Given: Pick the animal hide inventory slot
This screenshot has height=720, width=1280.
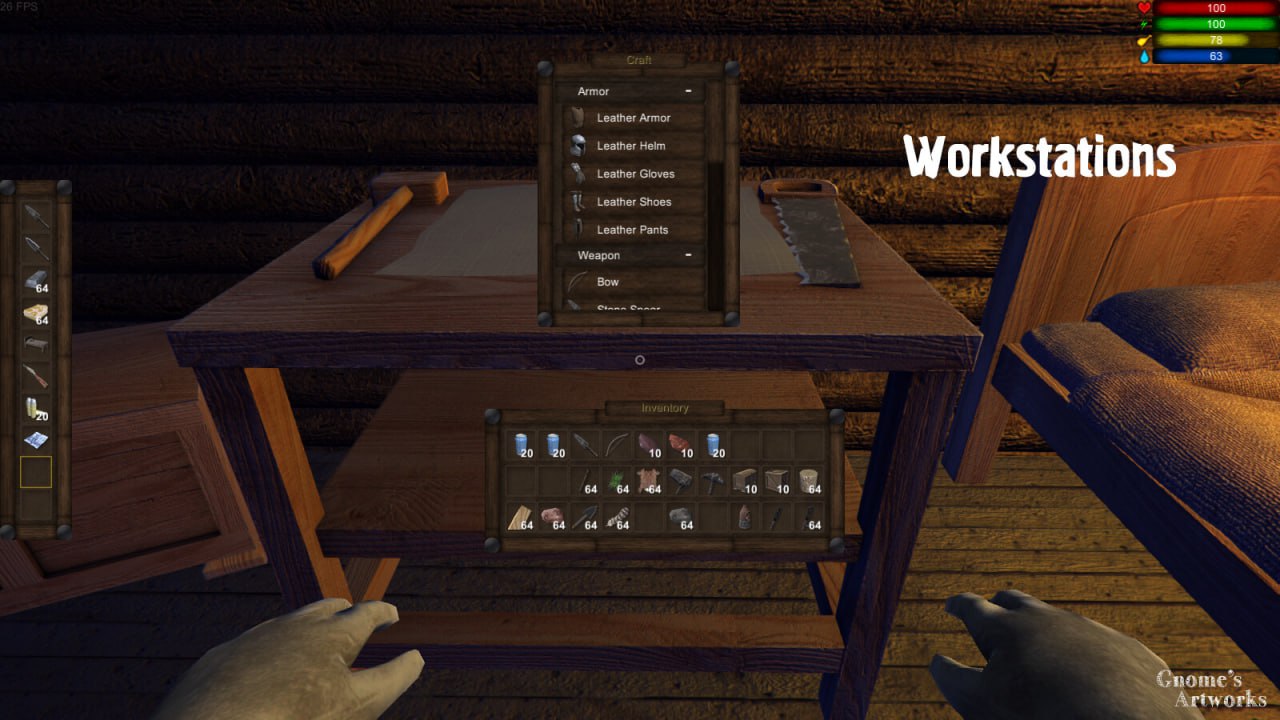Looking at the screenshot, I should (x=649, y=482).
